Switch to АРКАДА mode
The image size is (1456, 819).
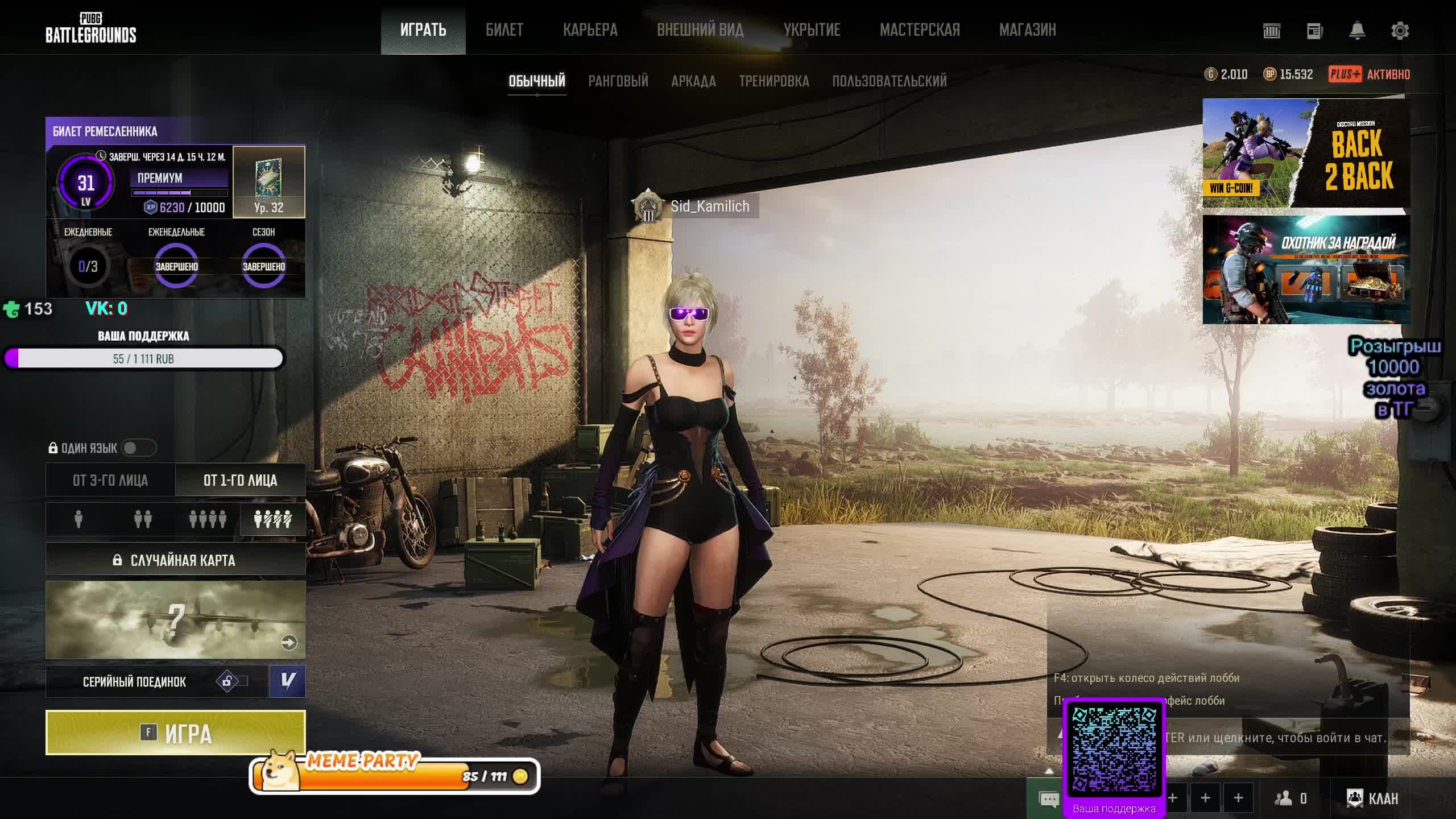point(693,81)
